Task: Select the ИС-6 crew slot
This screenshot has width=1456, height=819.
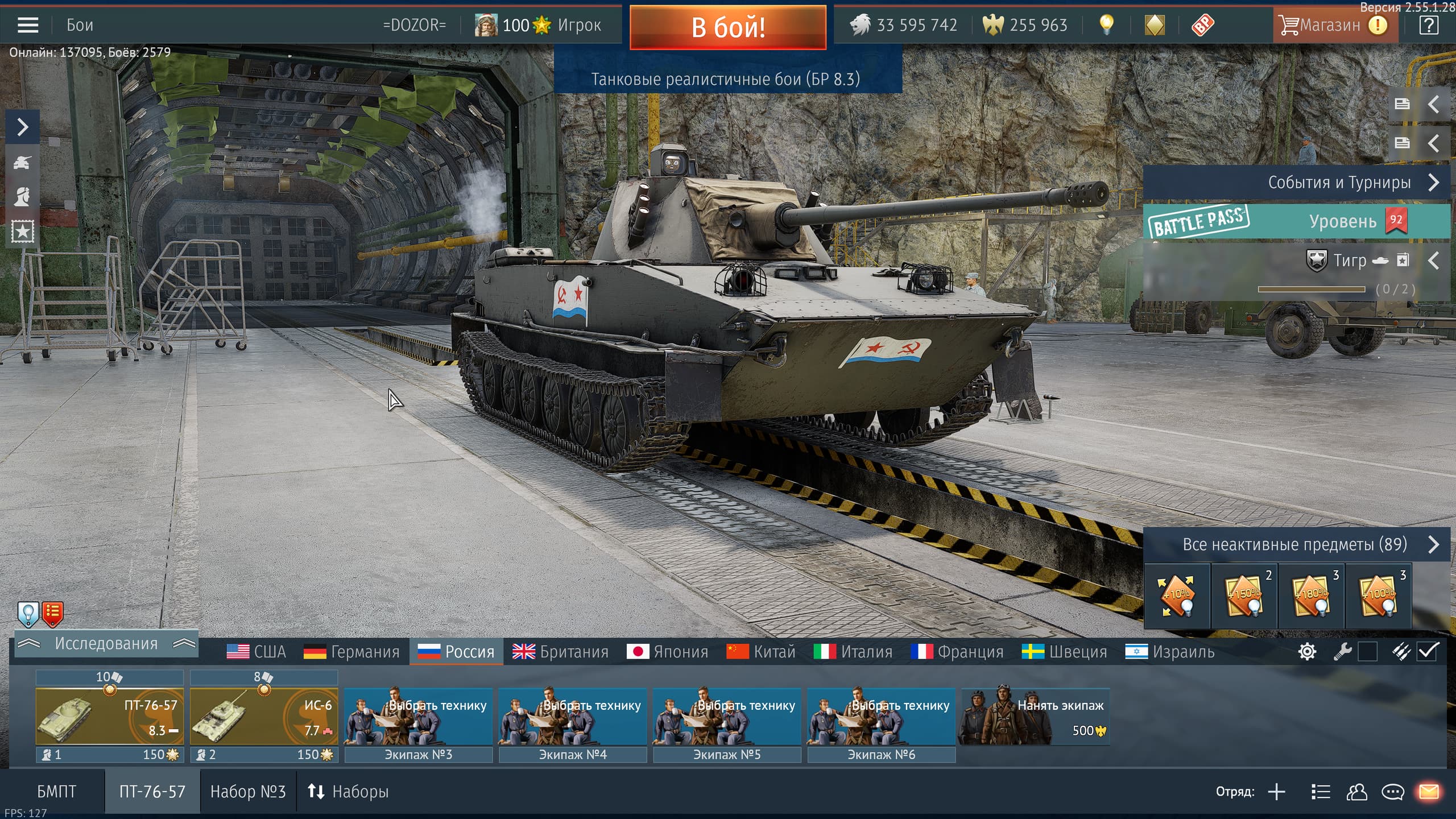Action: (264, 715)
